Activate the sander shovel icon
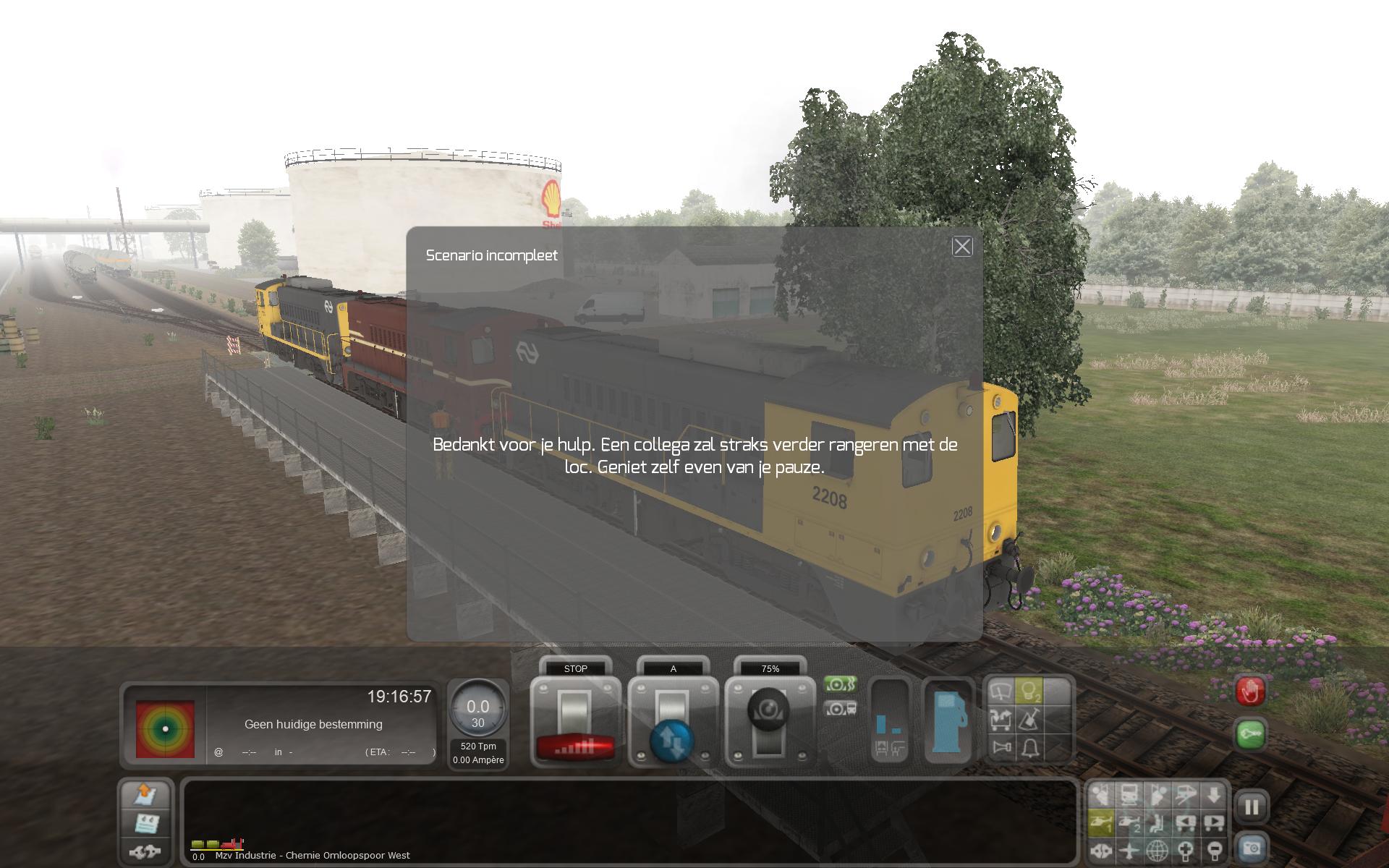This screenshot has width=1389, height=868. [x=1029, y=720]
